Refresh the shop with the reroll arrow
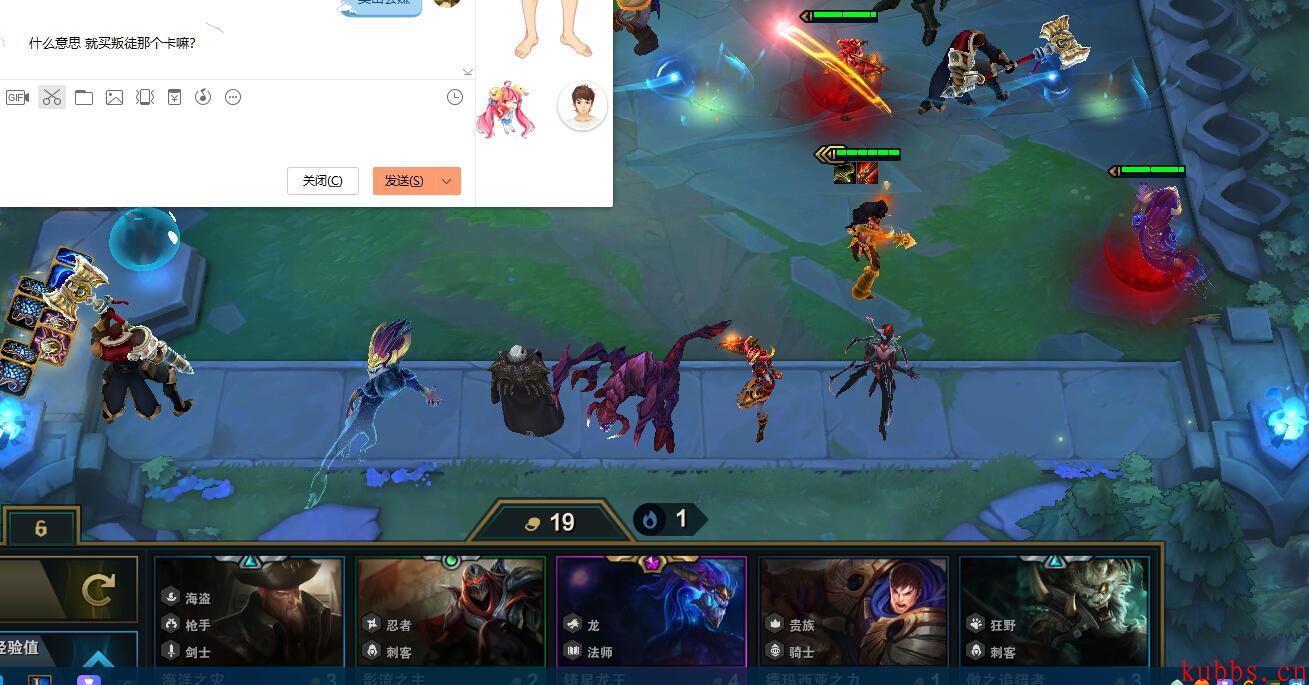 (x=98, y=590)
